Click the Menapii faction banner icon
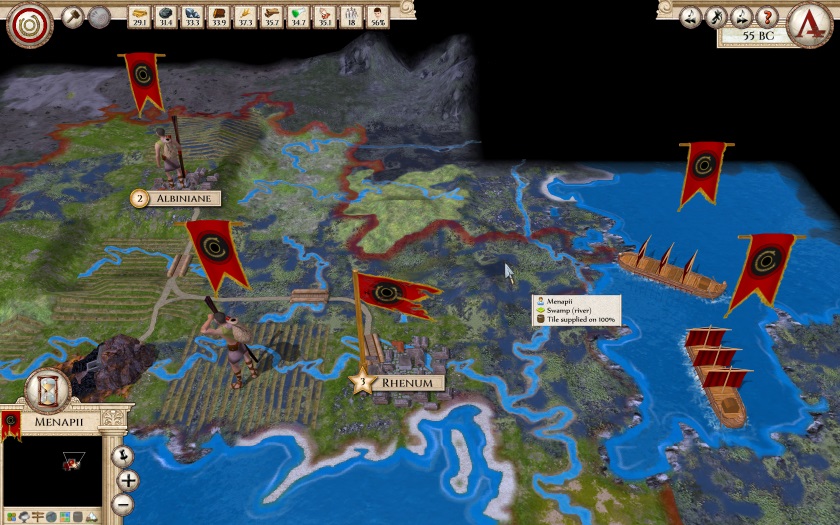Image resolution: width=840 pixels, height=525 pixels. coord(12,424)
